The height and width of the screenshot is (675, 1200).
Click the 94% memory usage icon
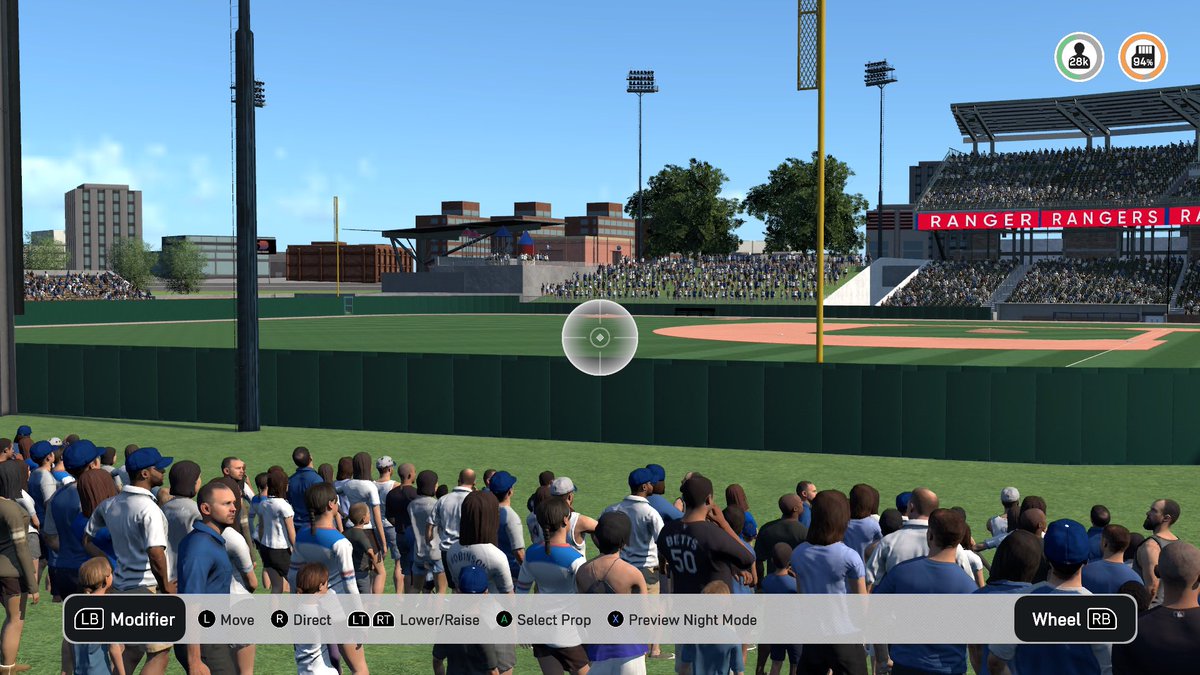(1142, 57)
